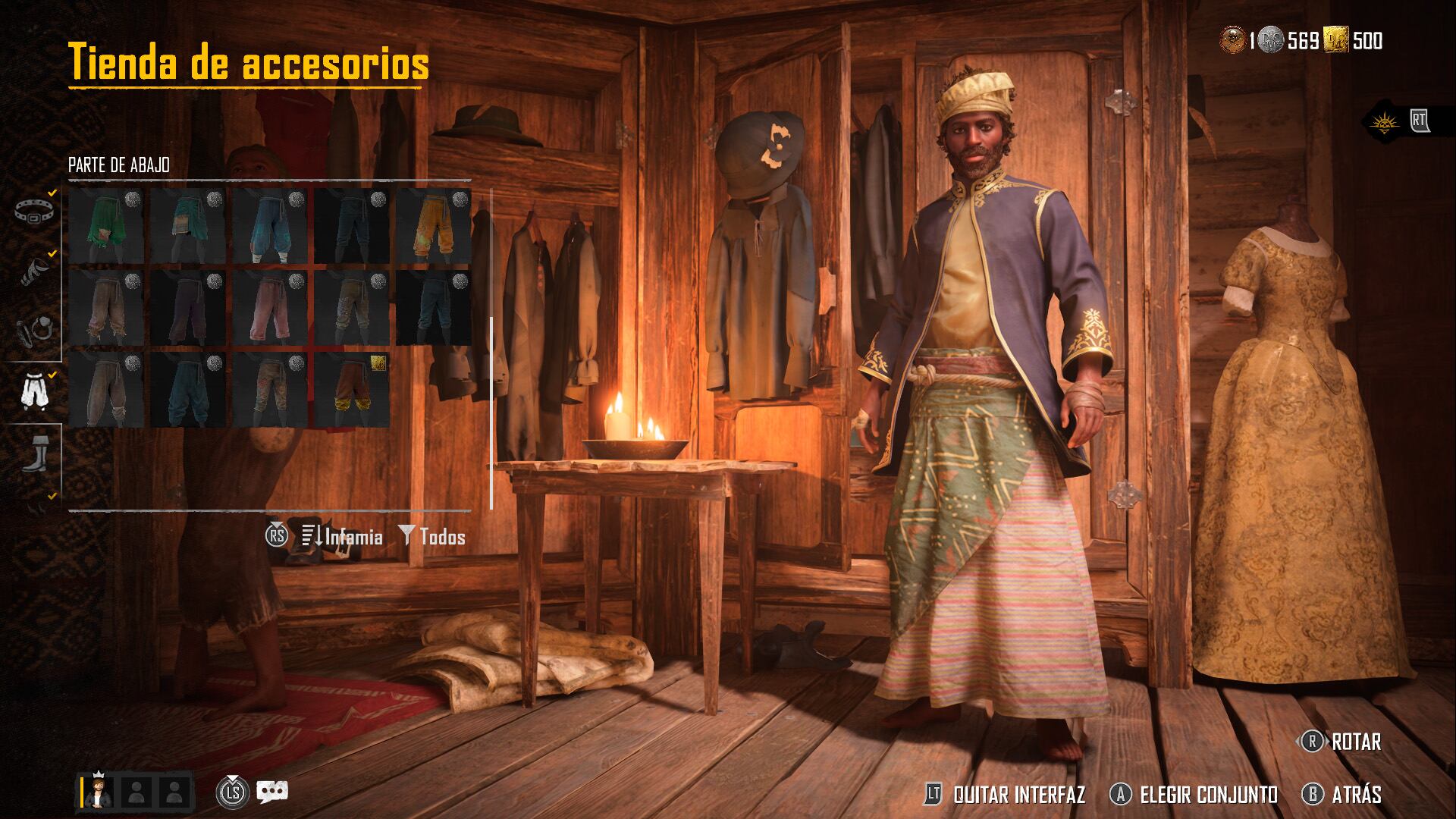
Task: Sort the items by Infamia
Action: (x=343, y=537)
